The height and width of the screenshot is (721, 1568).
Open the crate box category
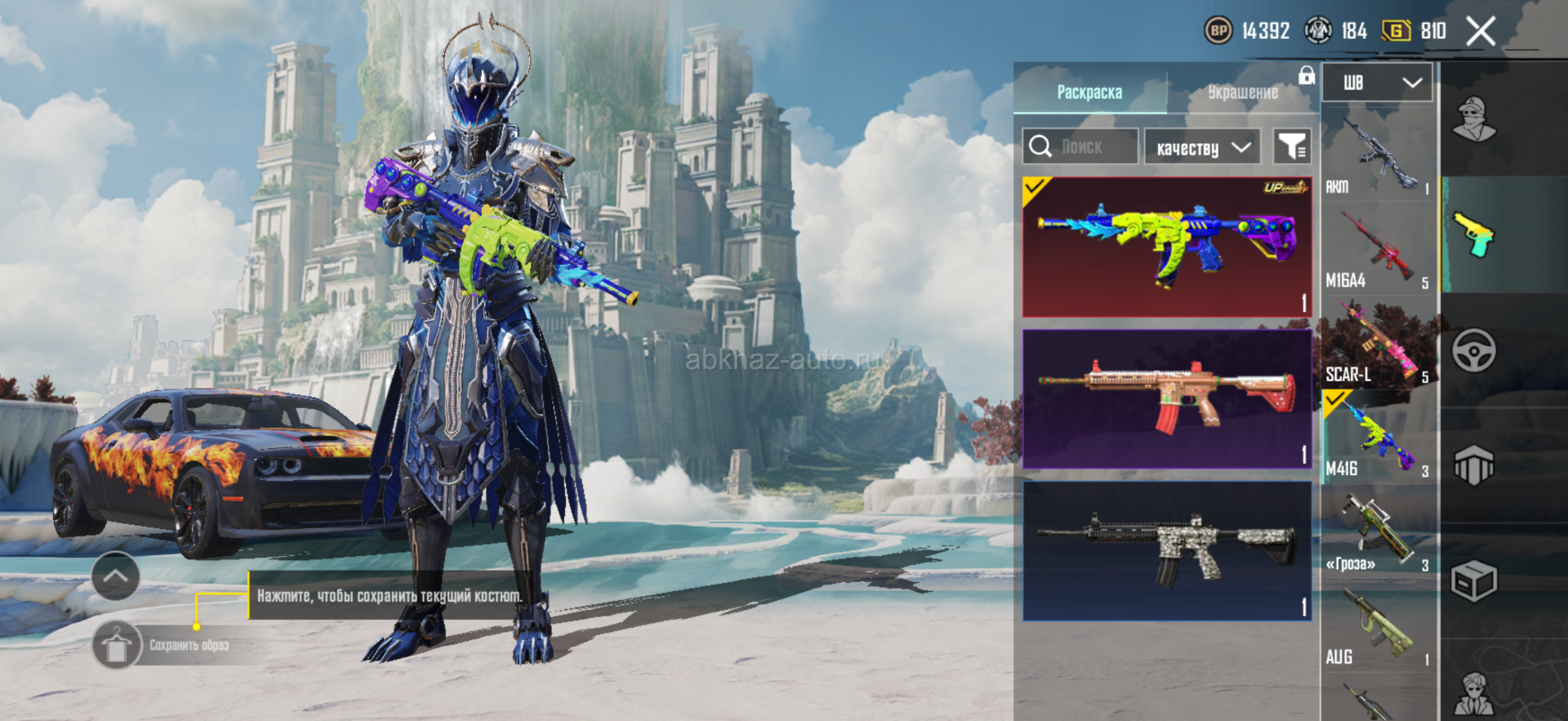click(x=1474, y=581)
